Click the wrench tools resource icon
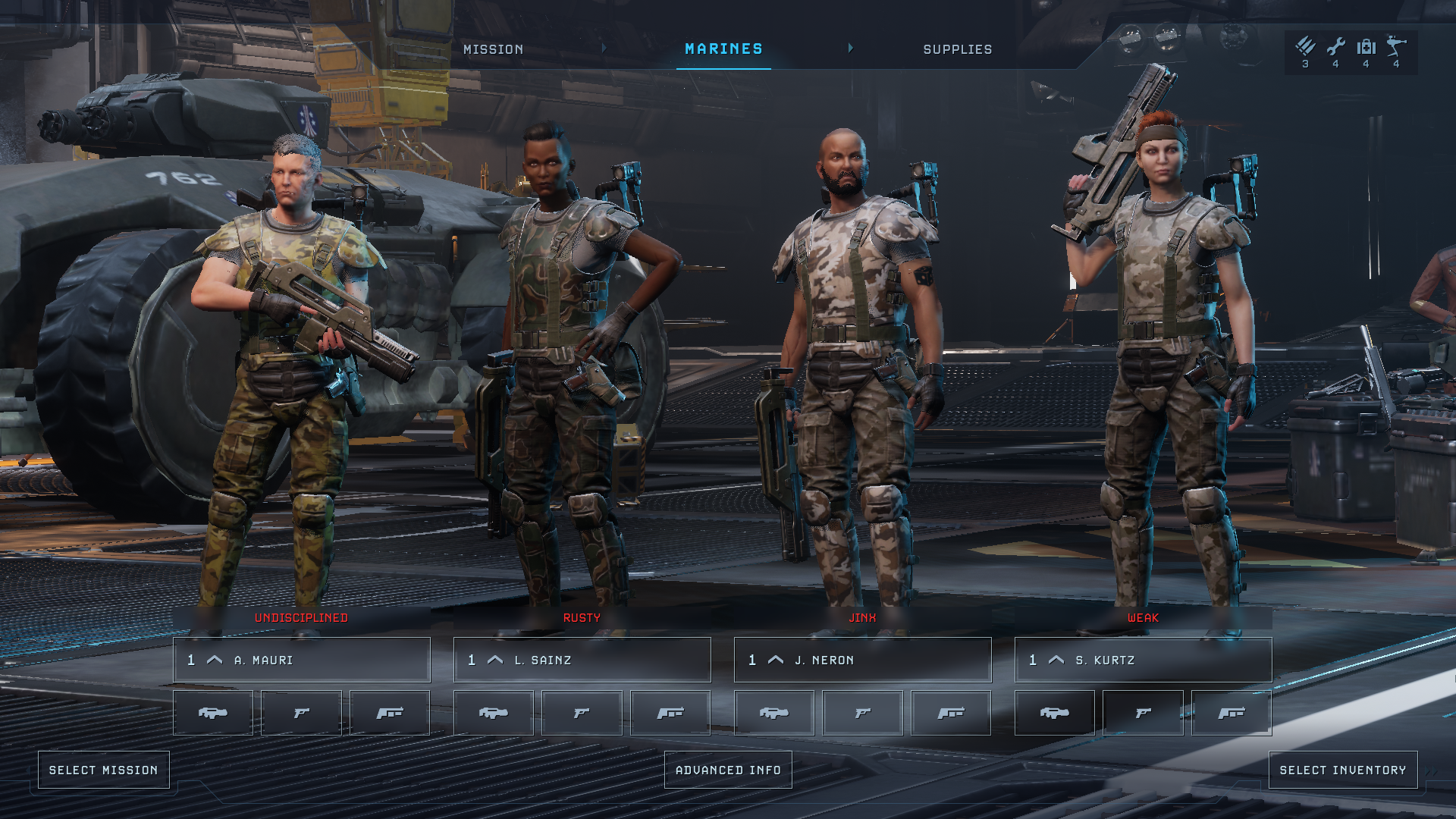This screenshot has width=1456, height=819. (1335, 47)
